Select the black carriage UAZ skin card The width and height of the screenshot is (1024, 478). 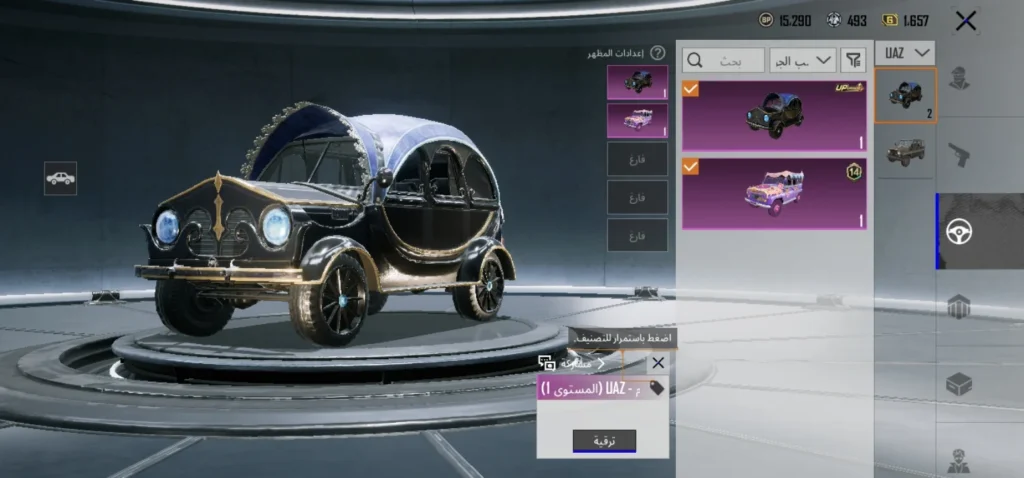(x=774, y=116)
